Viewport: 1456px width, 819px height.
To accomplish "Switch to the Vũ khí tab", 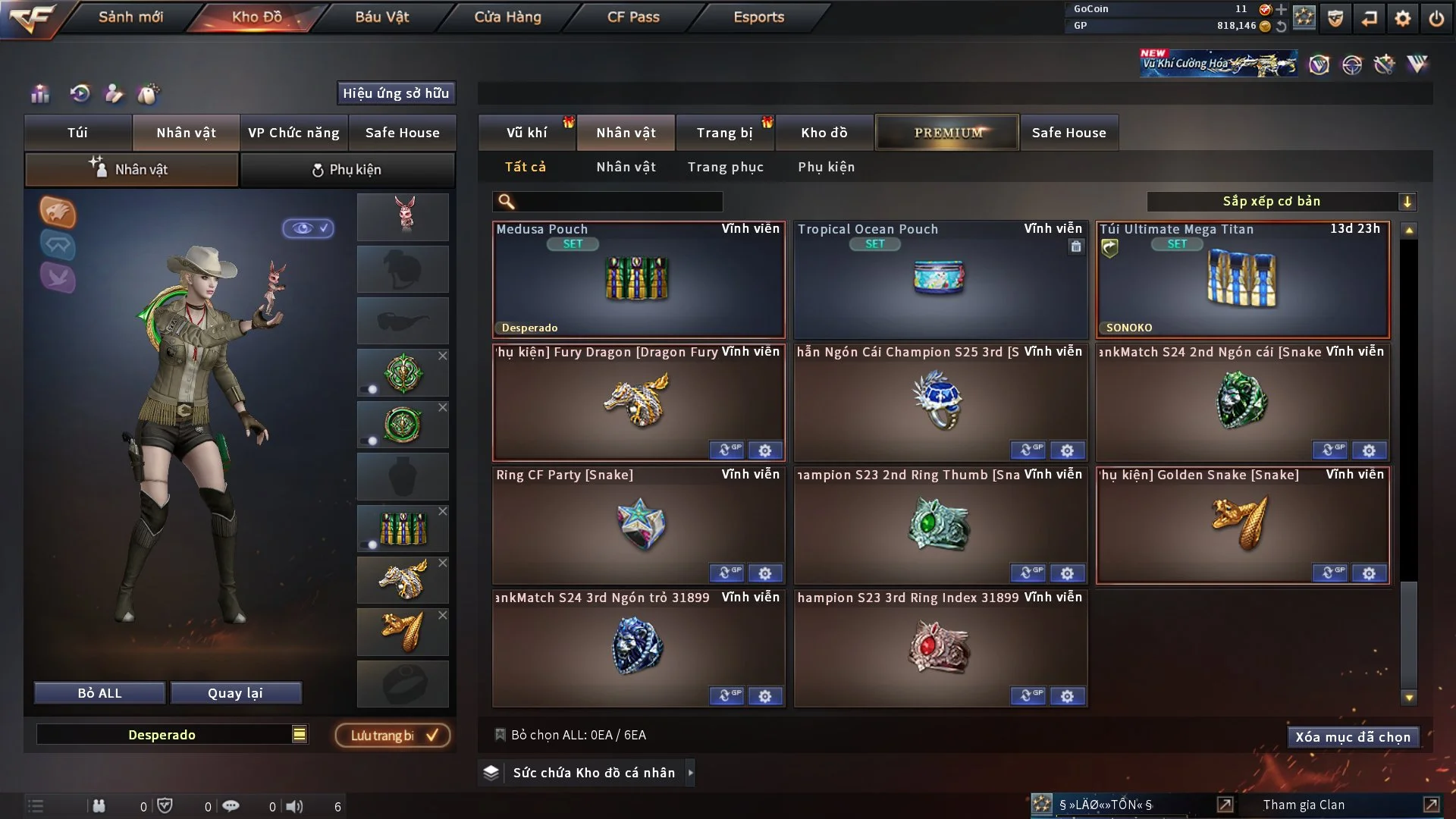I will [x=526, y=133].
